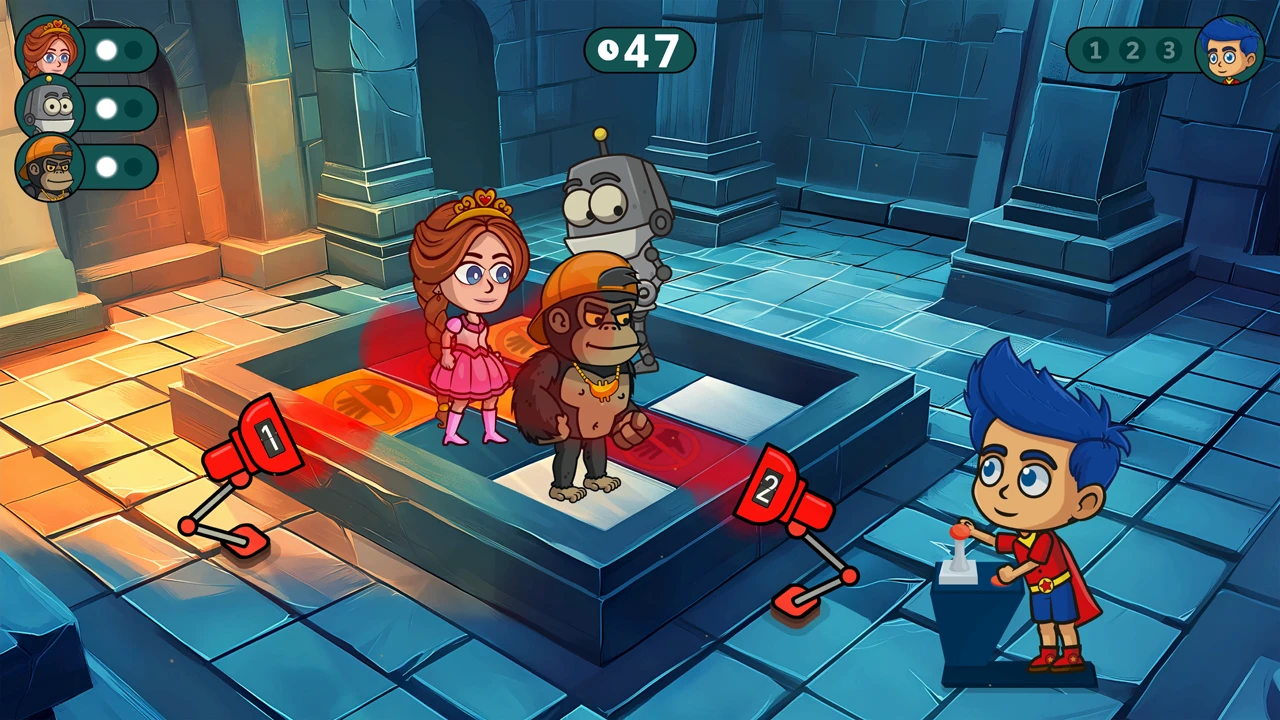Screen dimensions: 1280x720
Task: Choose the number 3 circle indicator
Action: [1167, 50]
